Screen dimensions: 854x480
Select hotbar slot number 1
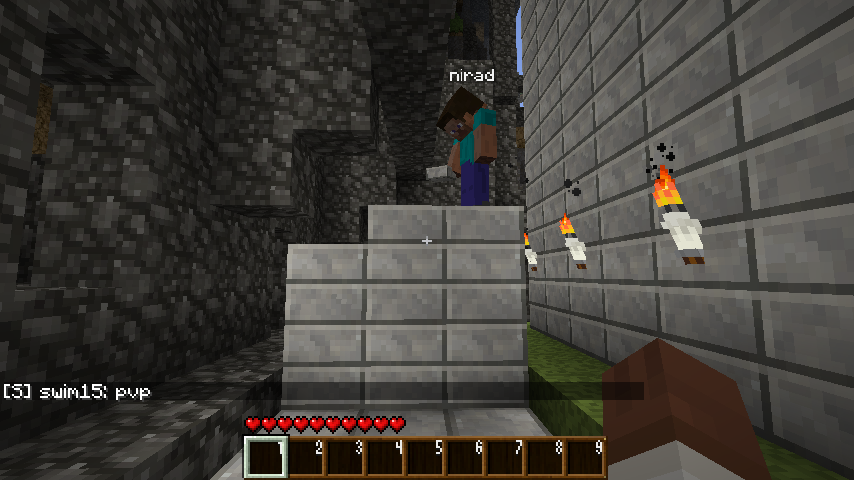coord(266,458)
